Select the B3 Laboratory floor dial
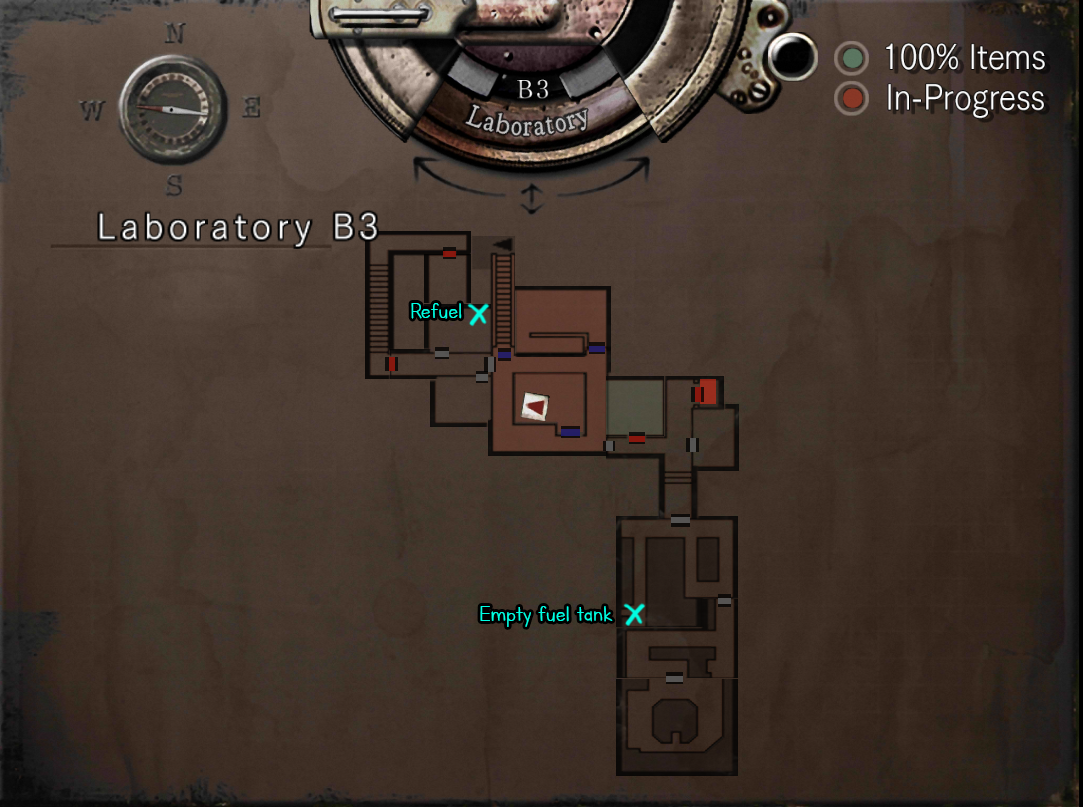The image size is (1083, 807). [531, 103]
